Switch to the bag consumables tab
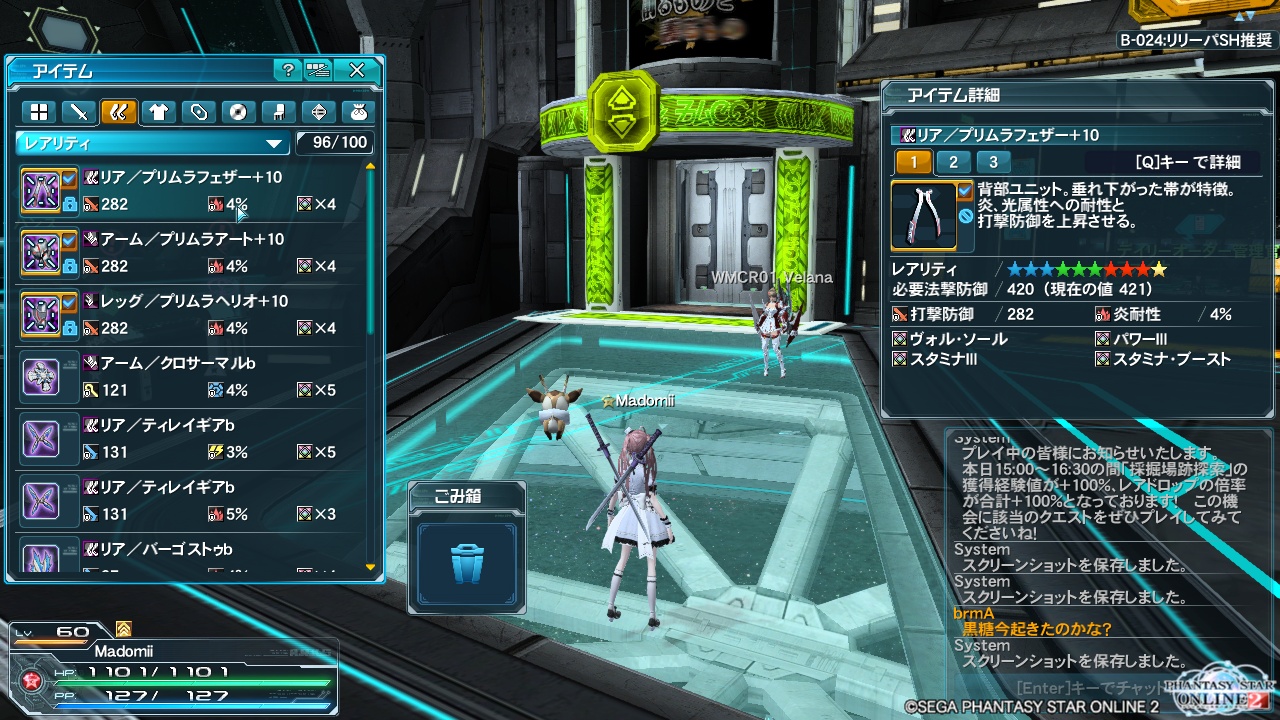This screenshot has height=720, width=1280. coord(358,112)
